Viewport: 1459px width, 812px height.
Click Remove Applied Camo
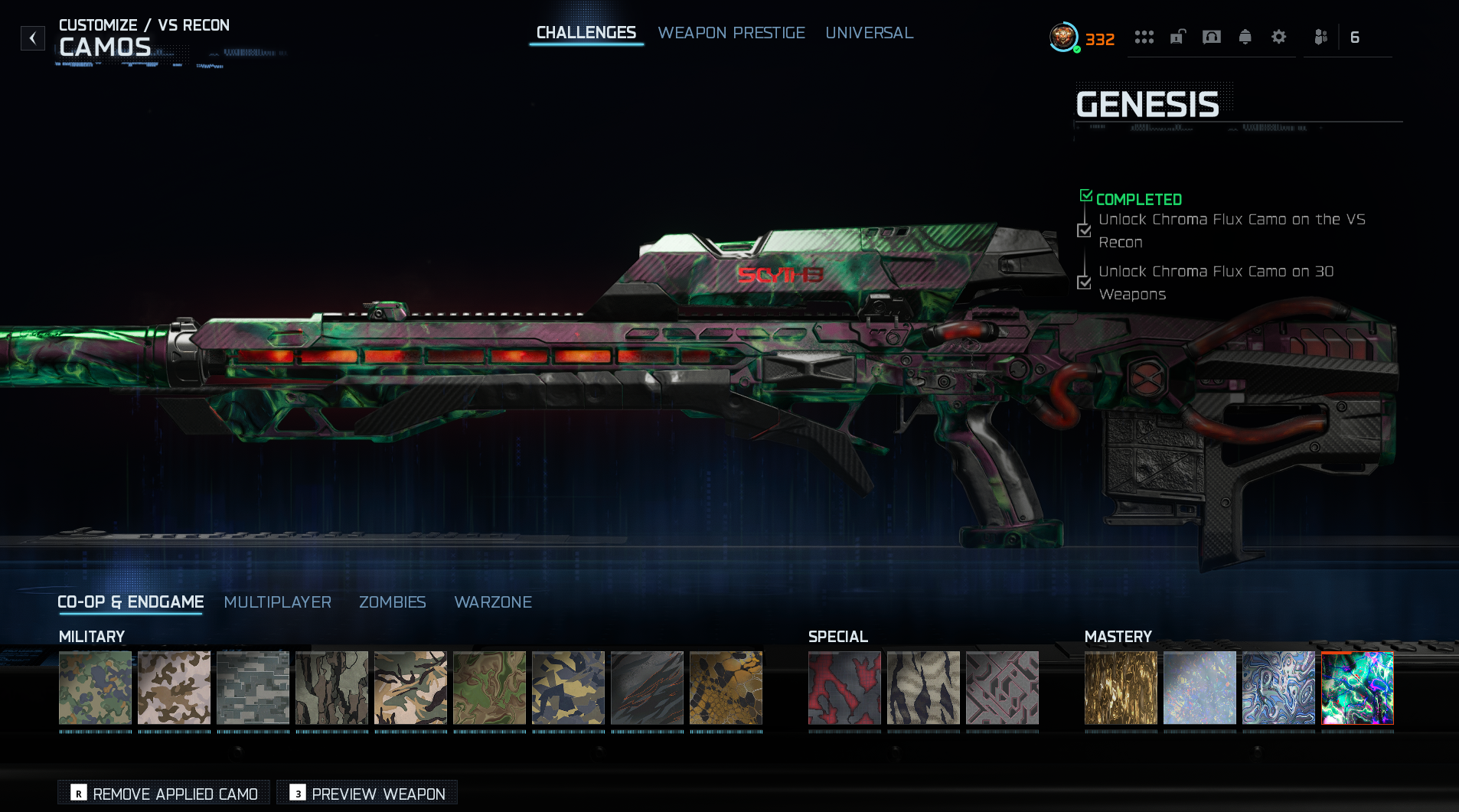click(x=164, y=794)
